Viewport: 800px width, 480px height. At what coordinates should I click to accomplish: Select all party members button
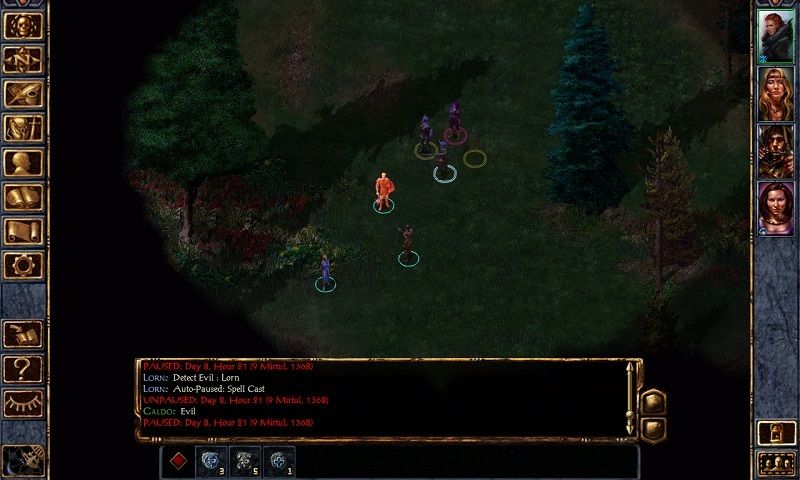pyautogui.click(x=775, y=462)
